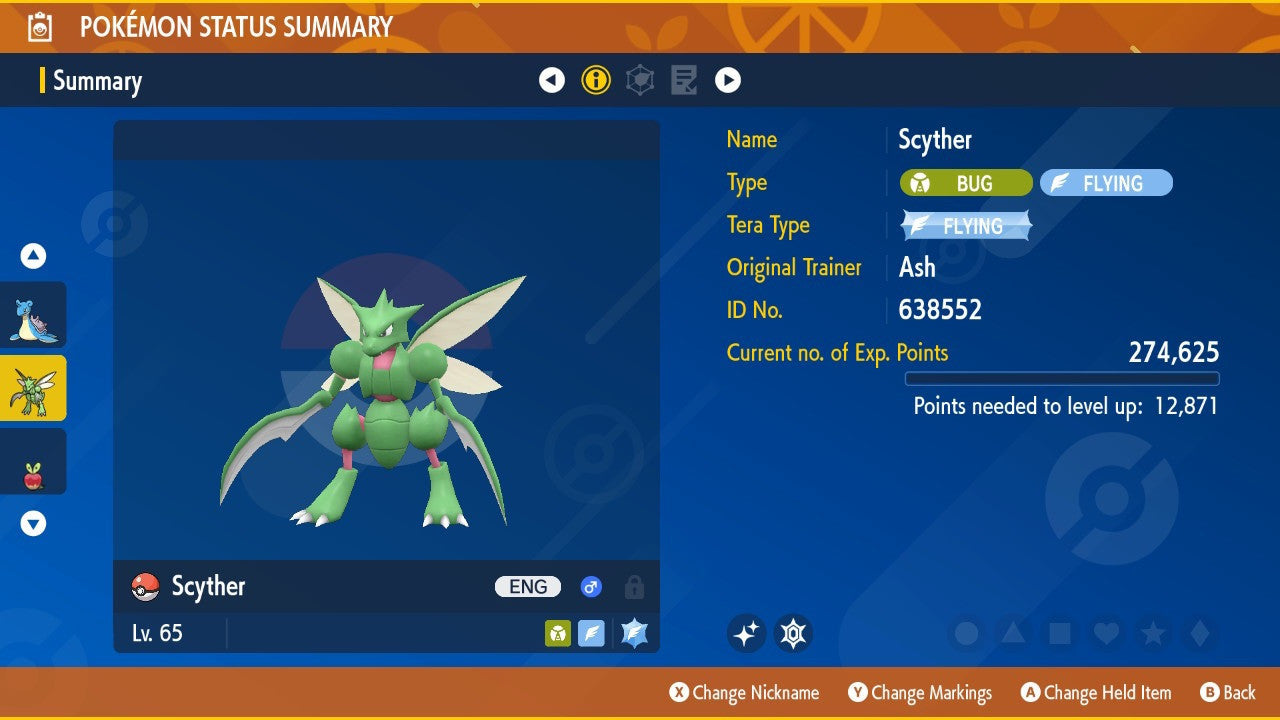Select Lapras in the party list
This screenshot has height=720, width=1280.
pos(34,315)
